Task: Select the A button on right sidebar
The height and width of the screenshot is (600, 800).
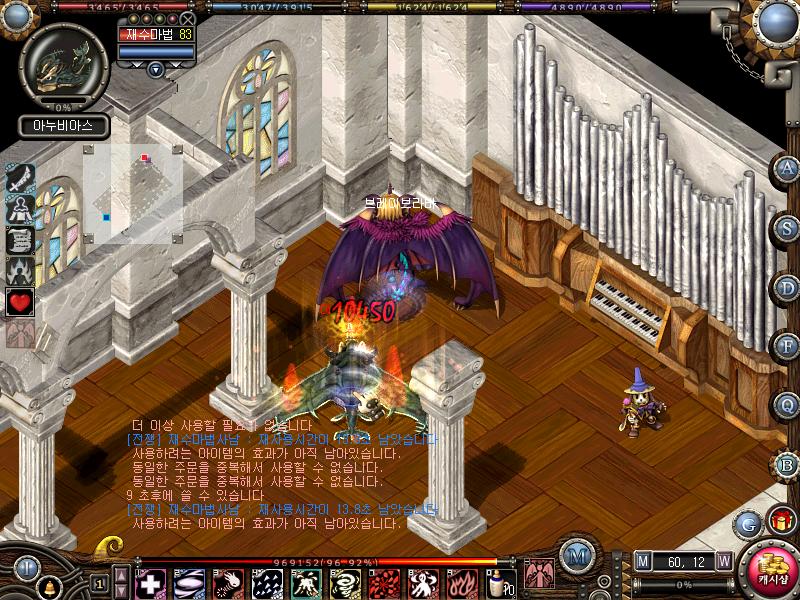Action: tap(786, 169)
